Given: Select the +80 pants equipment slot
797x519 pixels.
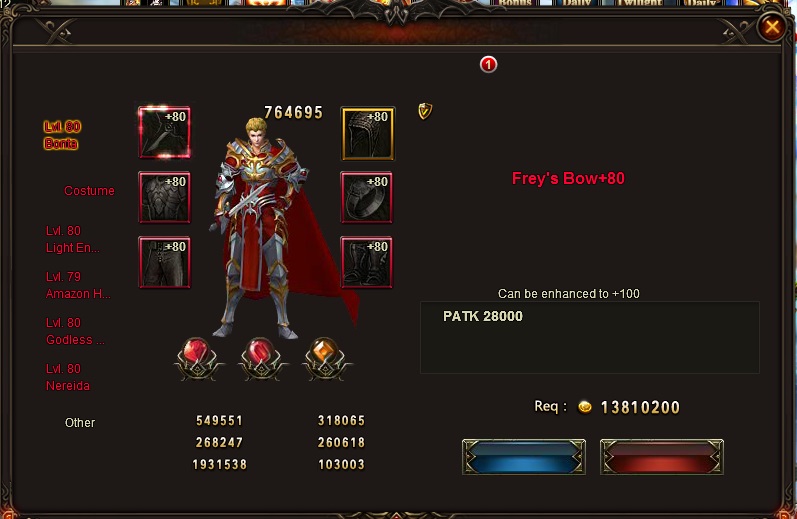Looking at the screenshot, I should [x=164, y=263].
